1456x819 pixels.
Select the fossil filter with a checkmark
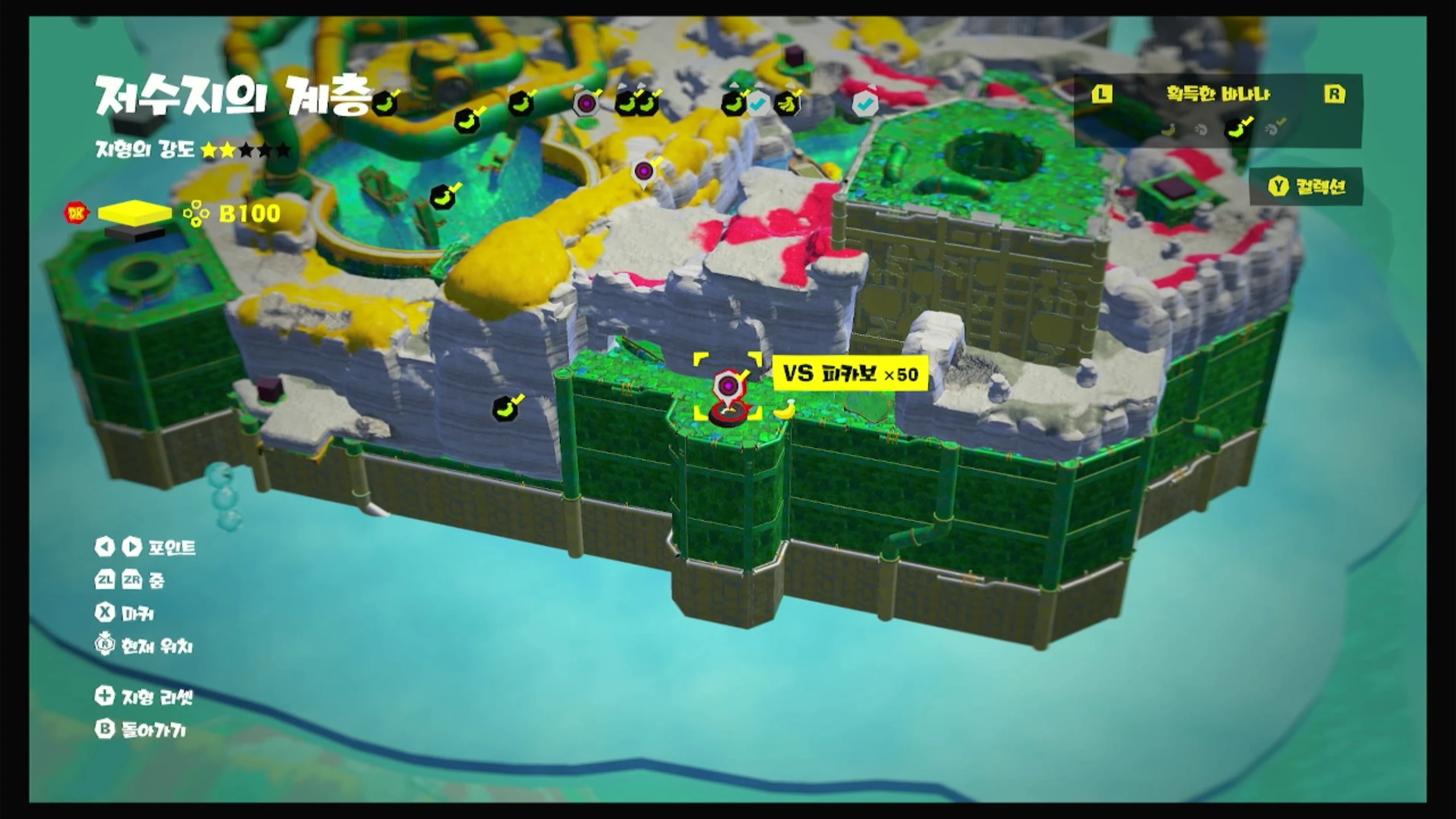coord(1273,129)
